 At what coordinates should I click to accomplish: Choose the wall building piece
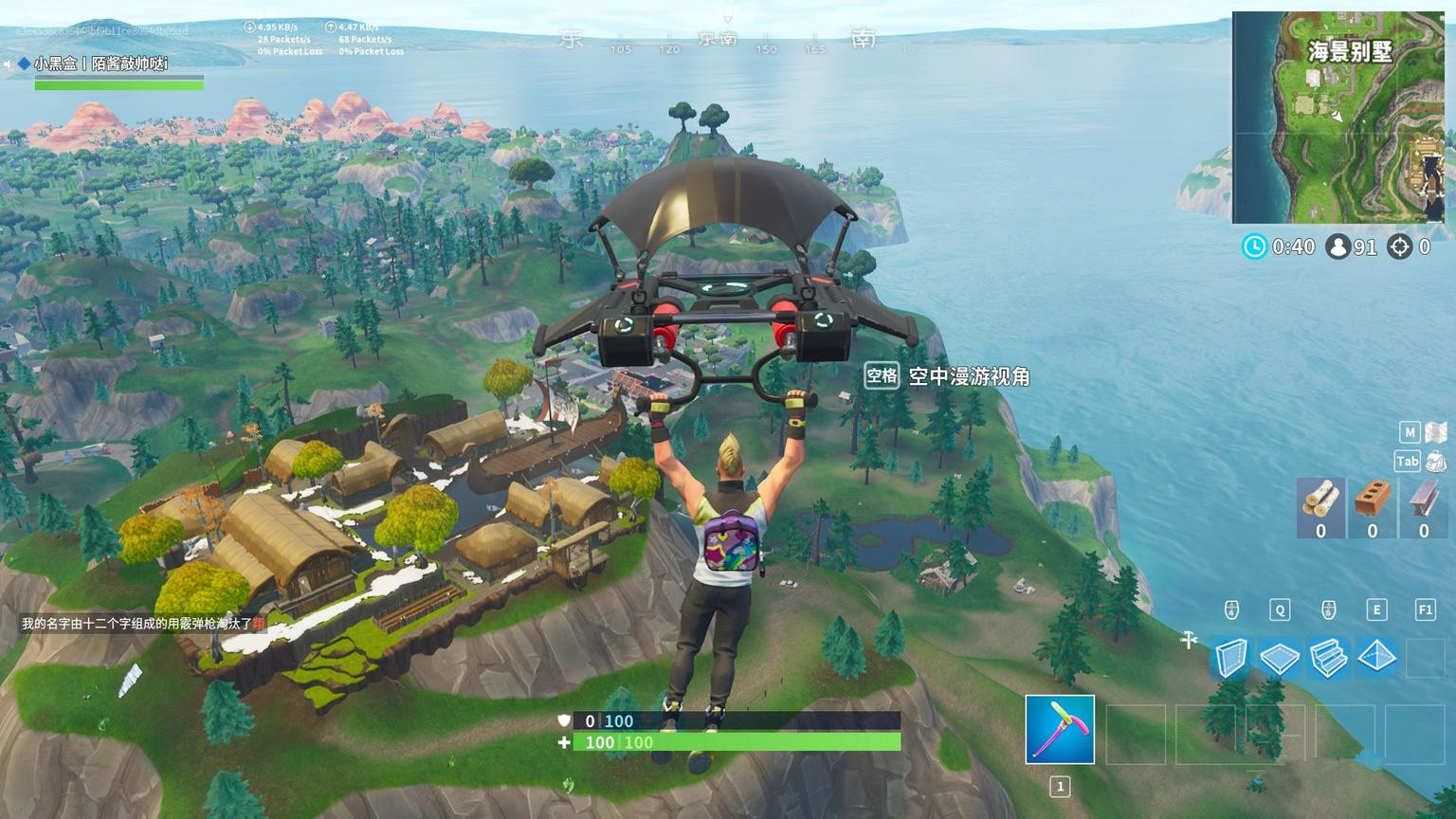(x=1230, y=657)
